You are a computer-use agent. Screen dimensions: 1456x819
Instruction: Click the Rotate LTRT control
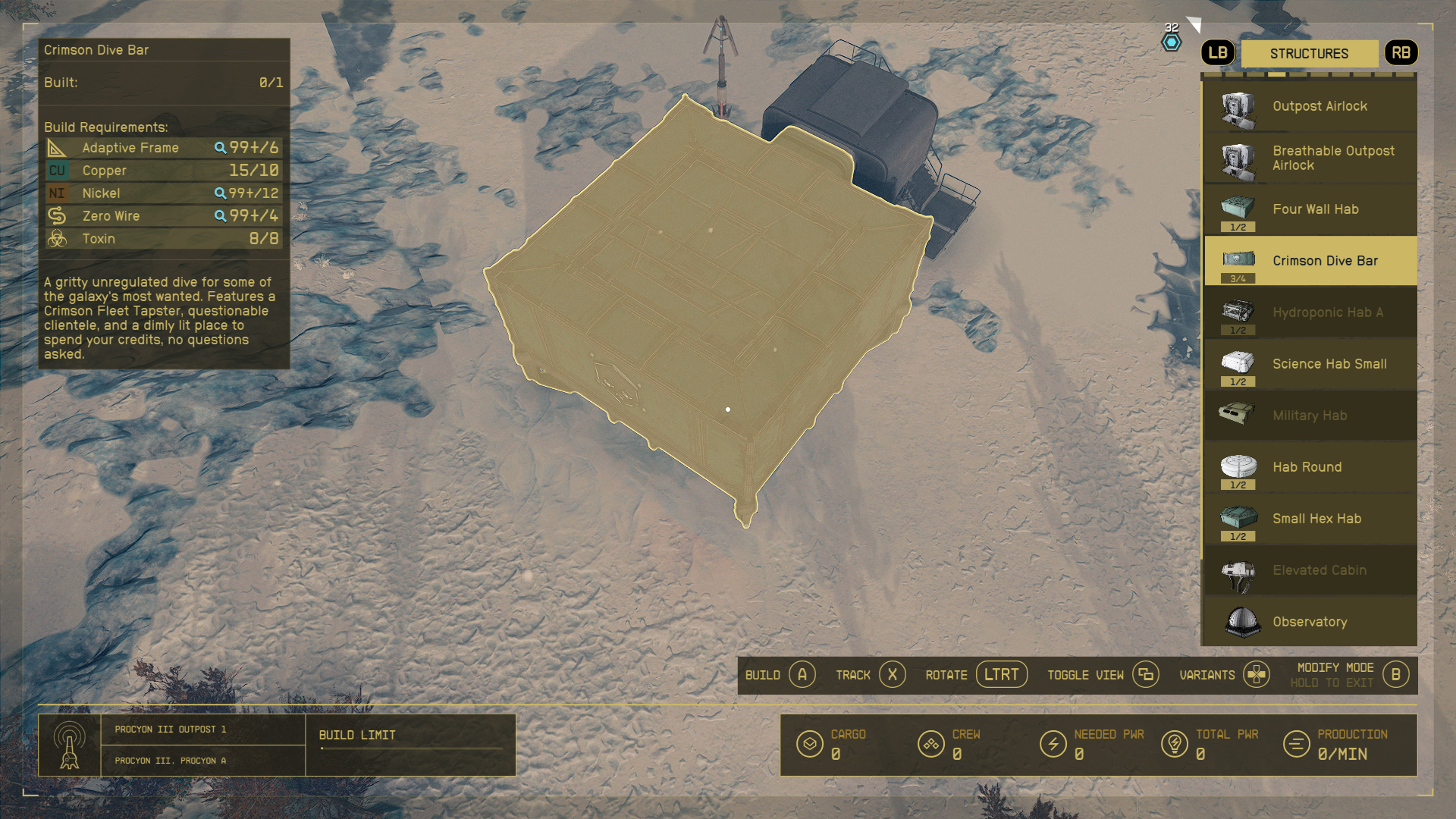pyautogui.click(x=1001, y=674)
